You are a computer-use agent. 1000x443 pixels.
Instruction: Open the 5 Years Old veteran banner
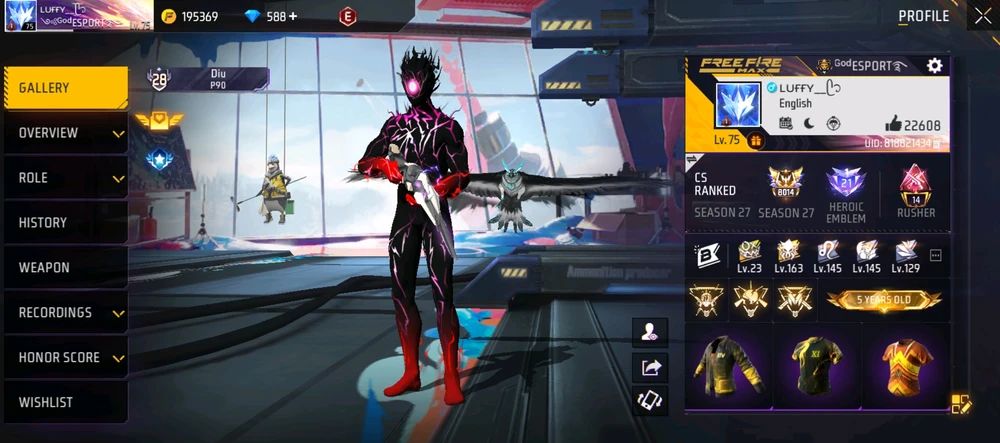point(884,300)
